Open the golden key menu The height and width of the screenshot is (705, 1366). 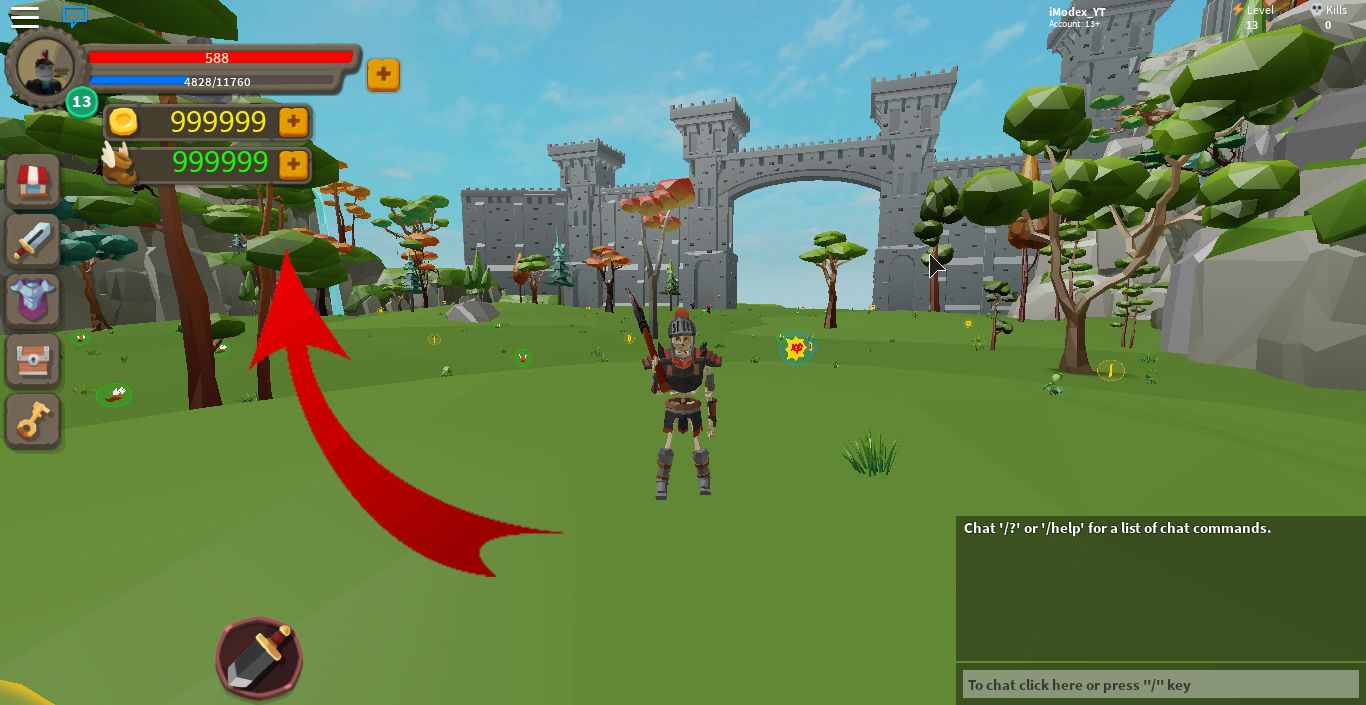(34, 420)
